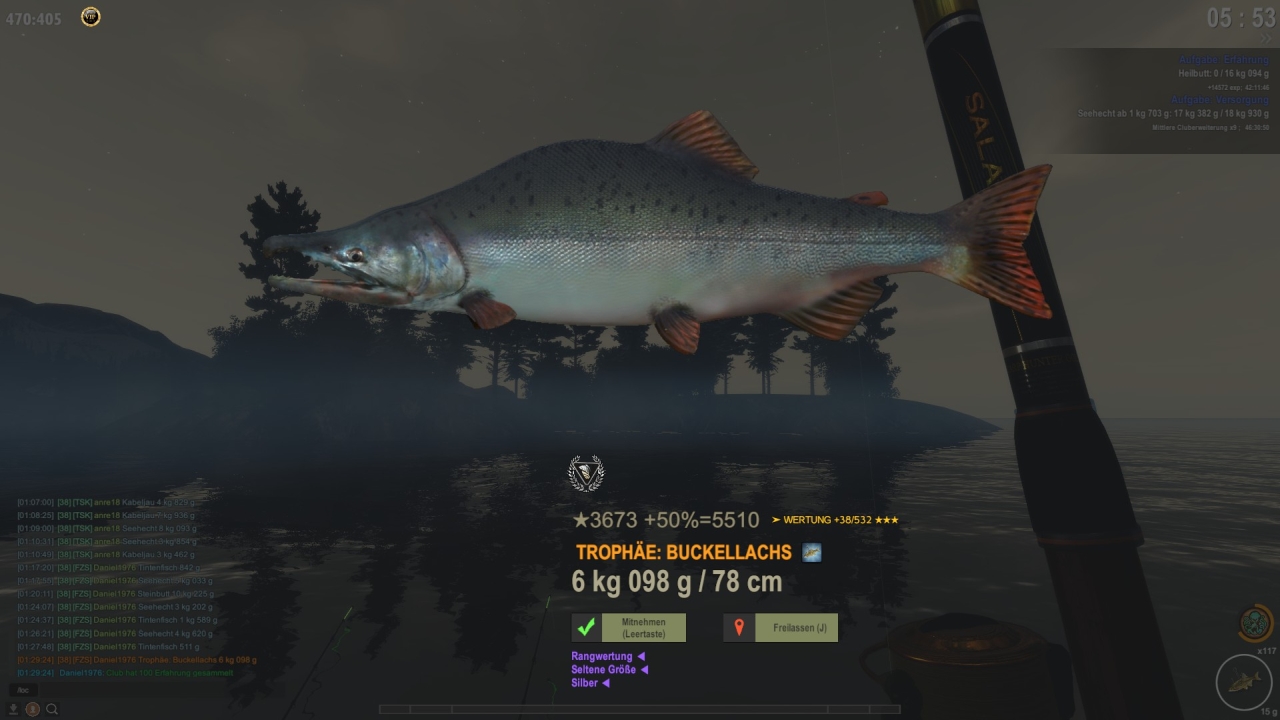The width and height of the screenshot is (1280, 720).
Task: Click the chat download arrow icon
Action: (x=14, y=709)
